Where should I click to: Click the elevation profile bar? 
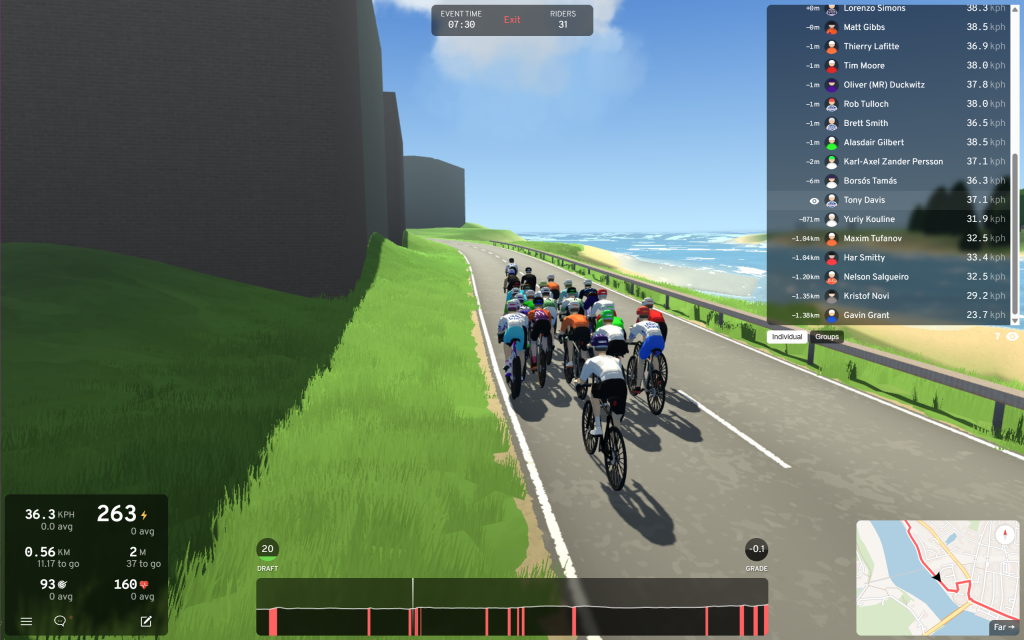(512, 607)
